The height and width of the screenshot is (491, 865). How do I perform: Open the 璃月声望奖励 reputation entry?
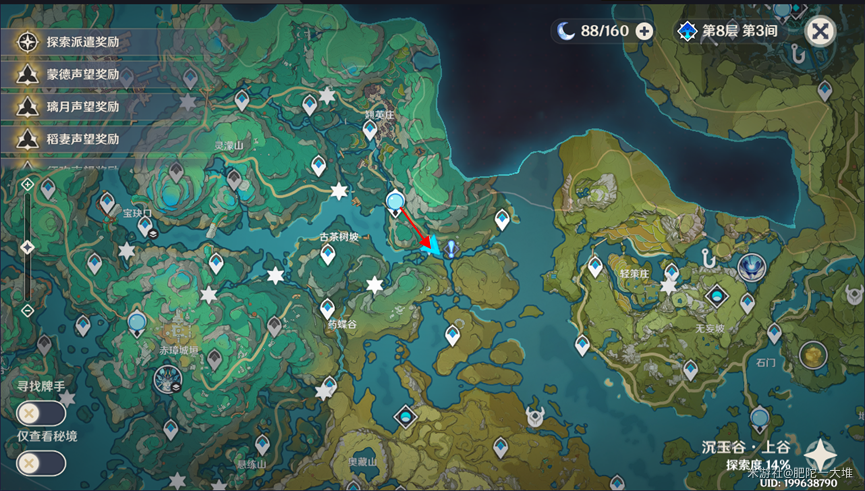(80, 106)
